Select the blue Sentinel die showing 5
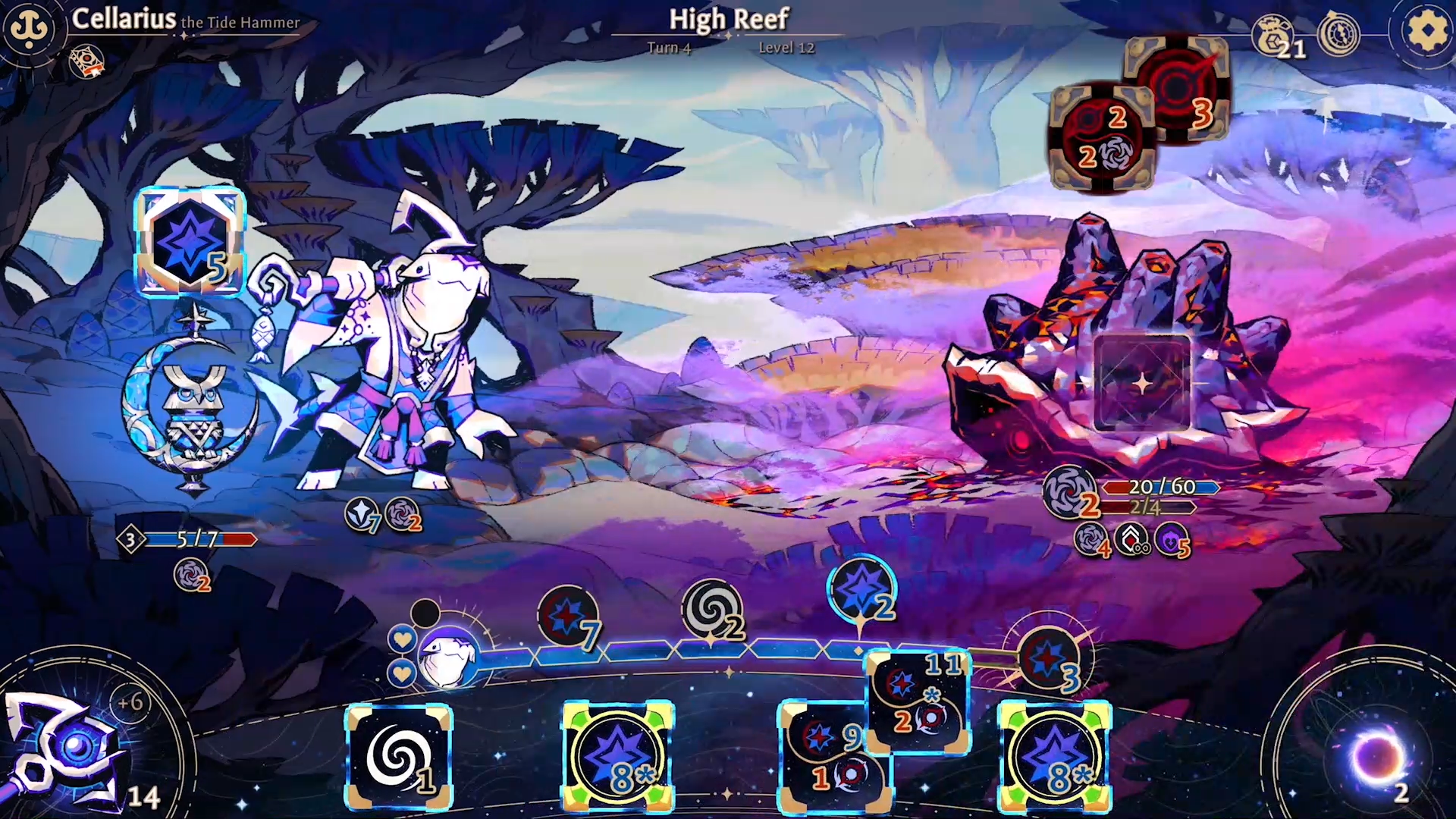This screenshot has height=819, width=1456. [192, 241]
